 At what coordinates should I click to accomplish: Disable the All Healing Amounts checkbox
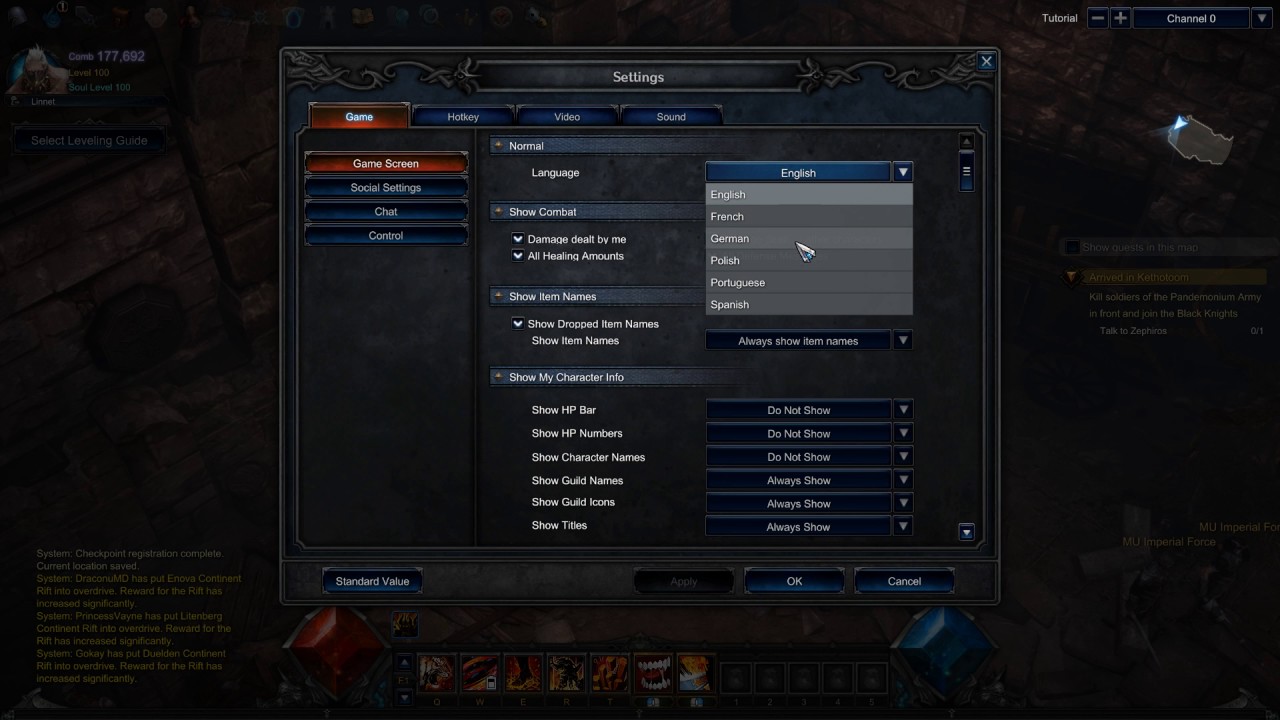[x=518, y=256]
